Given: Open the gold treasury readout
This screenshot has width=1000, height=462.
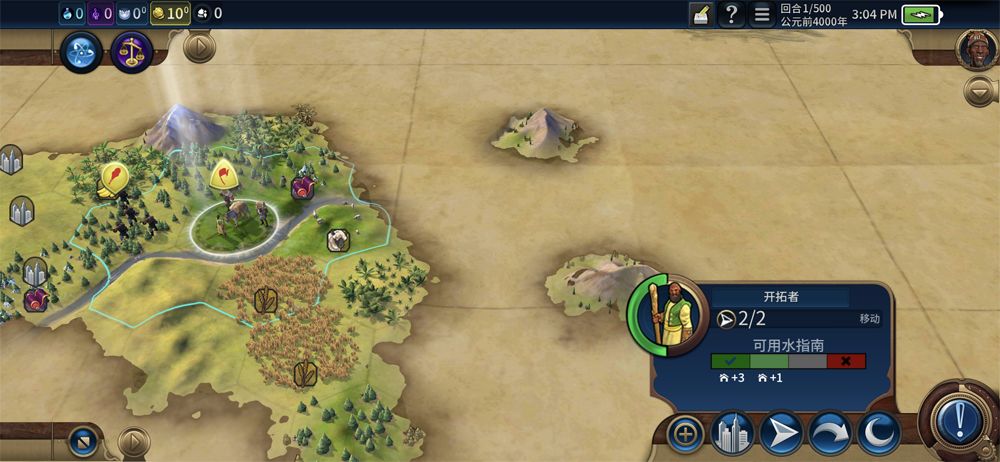Looking at the screenshot, I should pos(172,13).
